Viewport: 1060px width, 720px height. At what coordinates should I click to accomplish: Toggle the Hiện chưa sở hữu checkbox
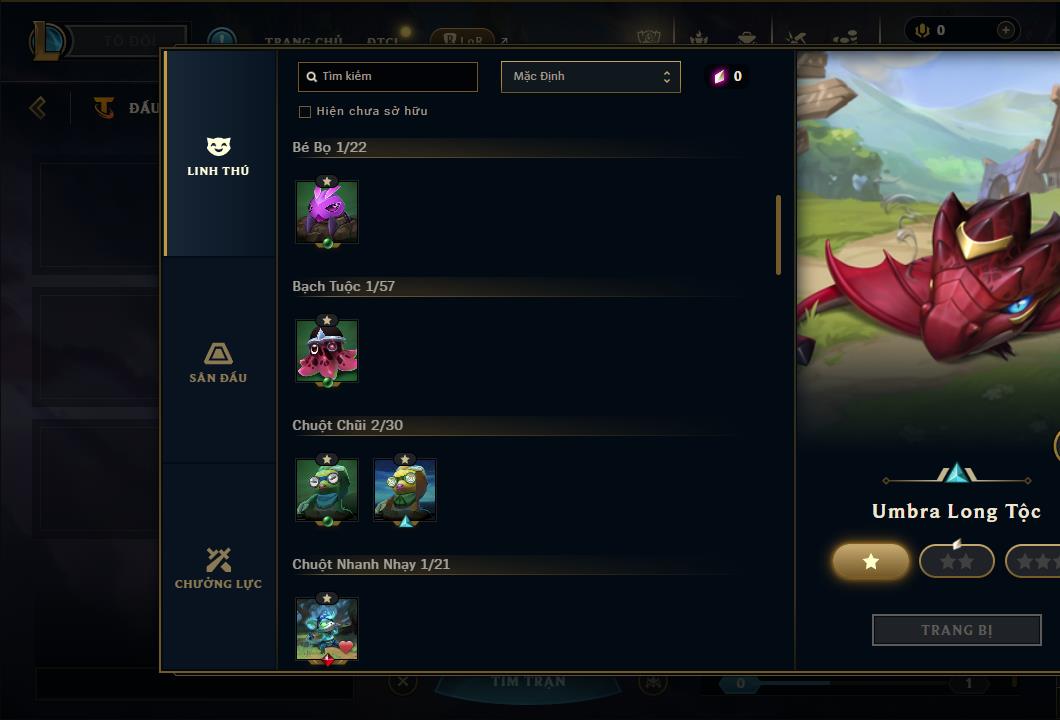tap(305, 111)
